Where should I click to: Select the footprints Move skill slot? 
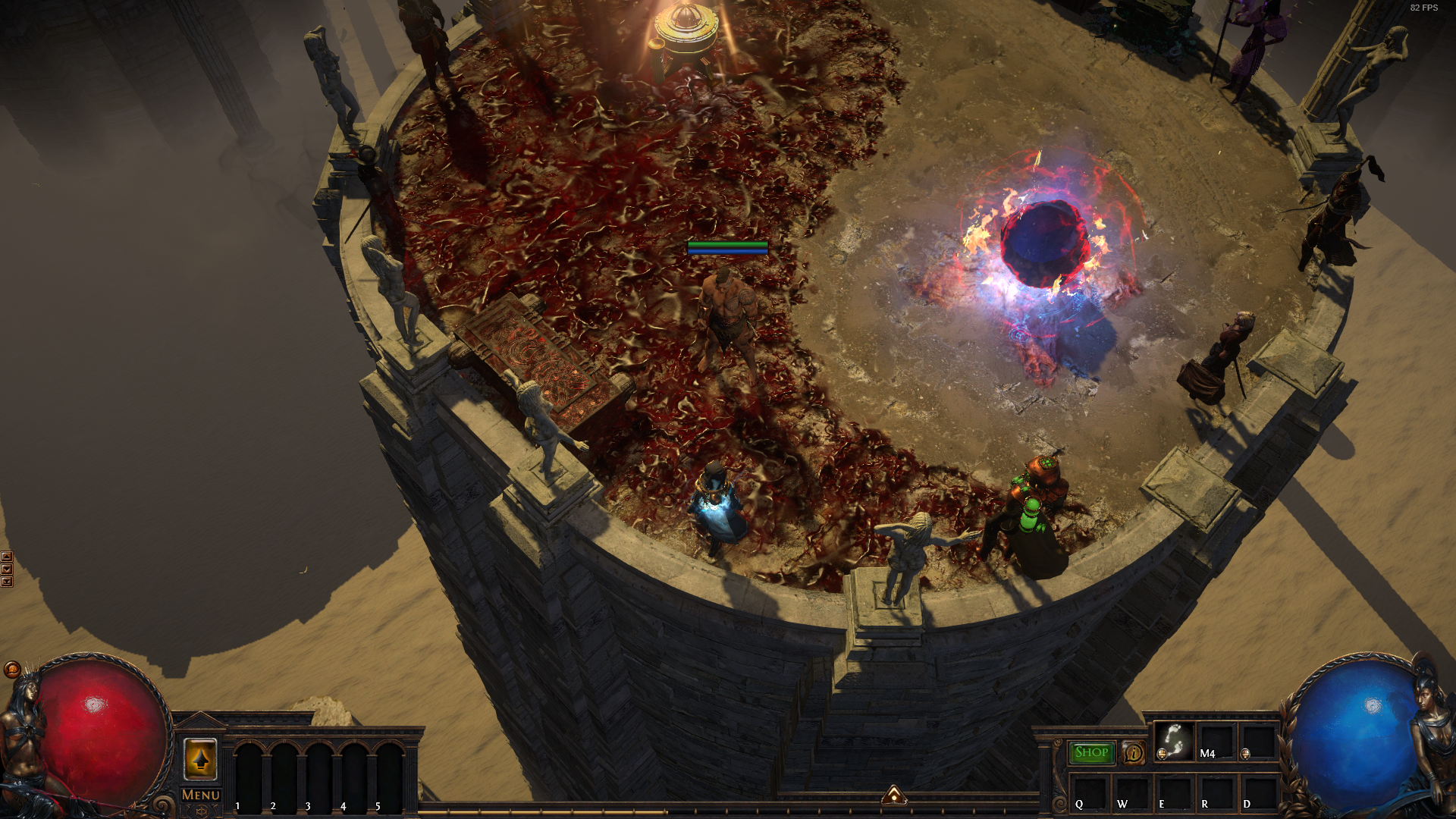[1173, 741]
